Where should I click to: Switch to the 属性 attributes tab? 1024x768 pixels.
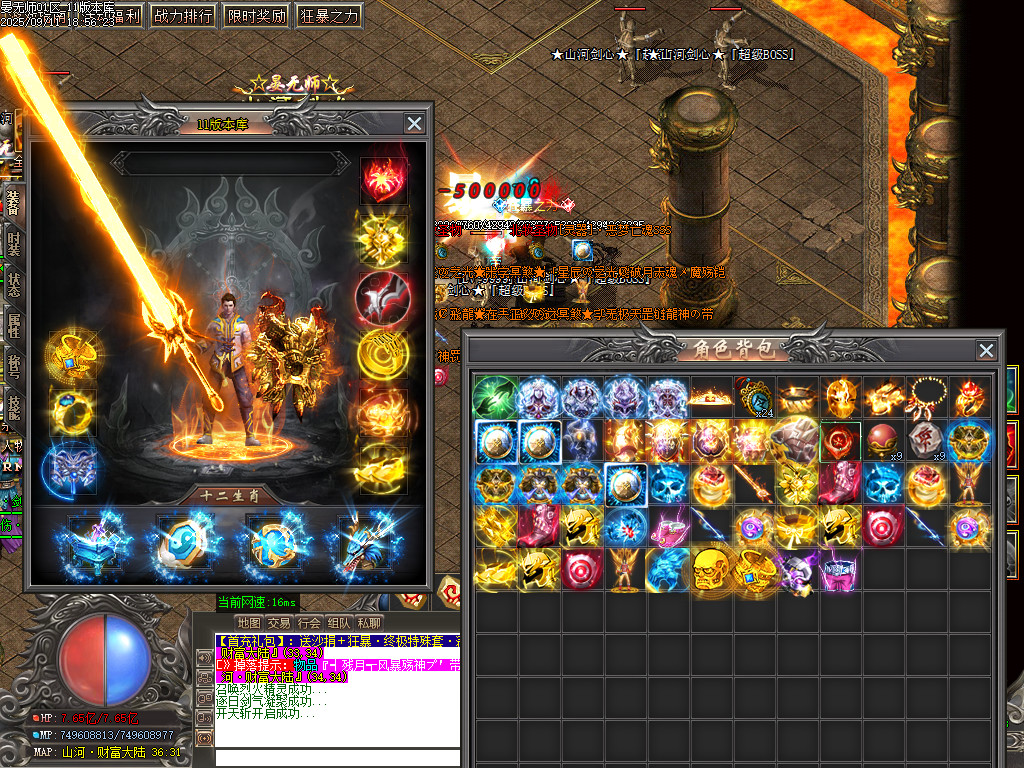13,325
